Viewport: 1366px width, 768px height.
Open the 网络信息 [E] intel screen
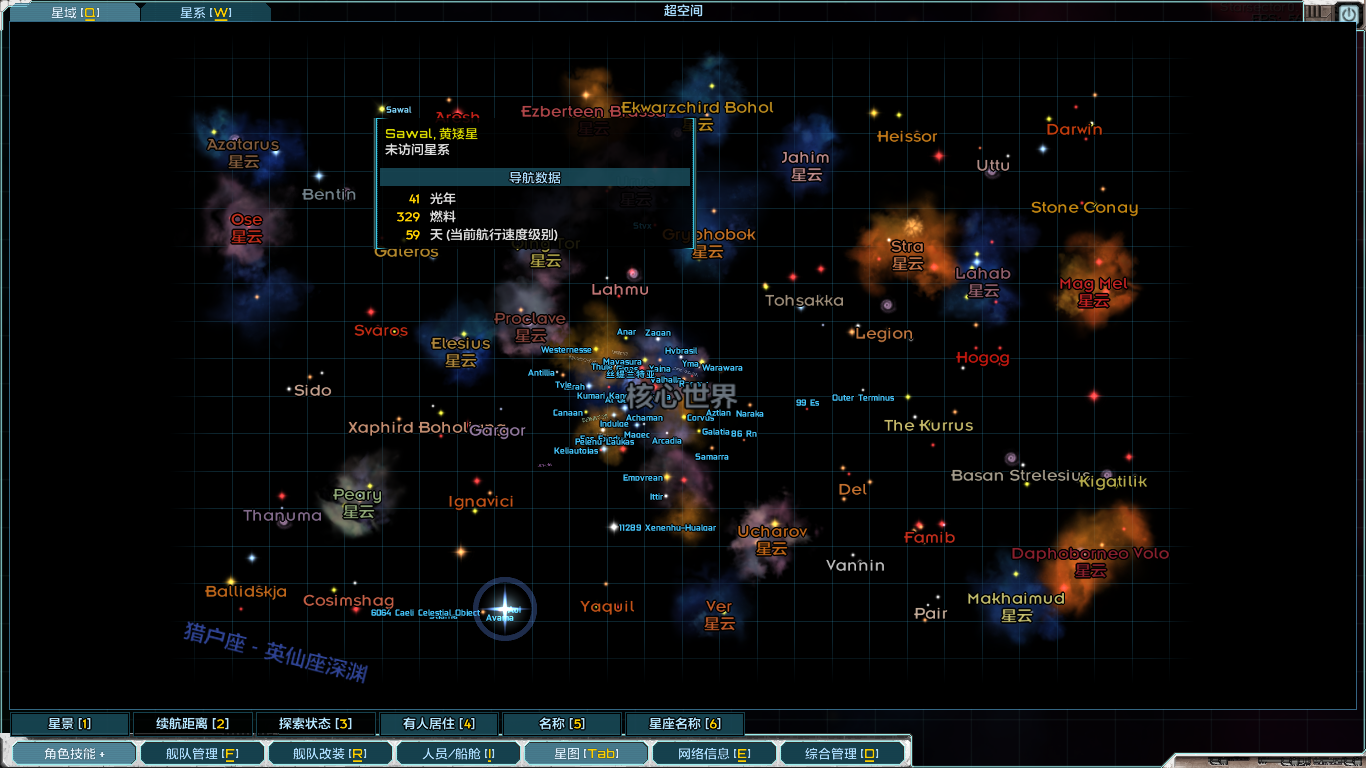coord(713,754)
